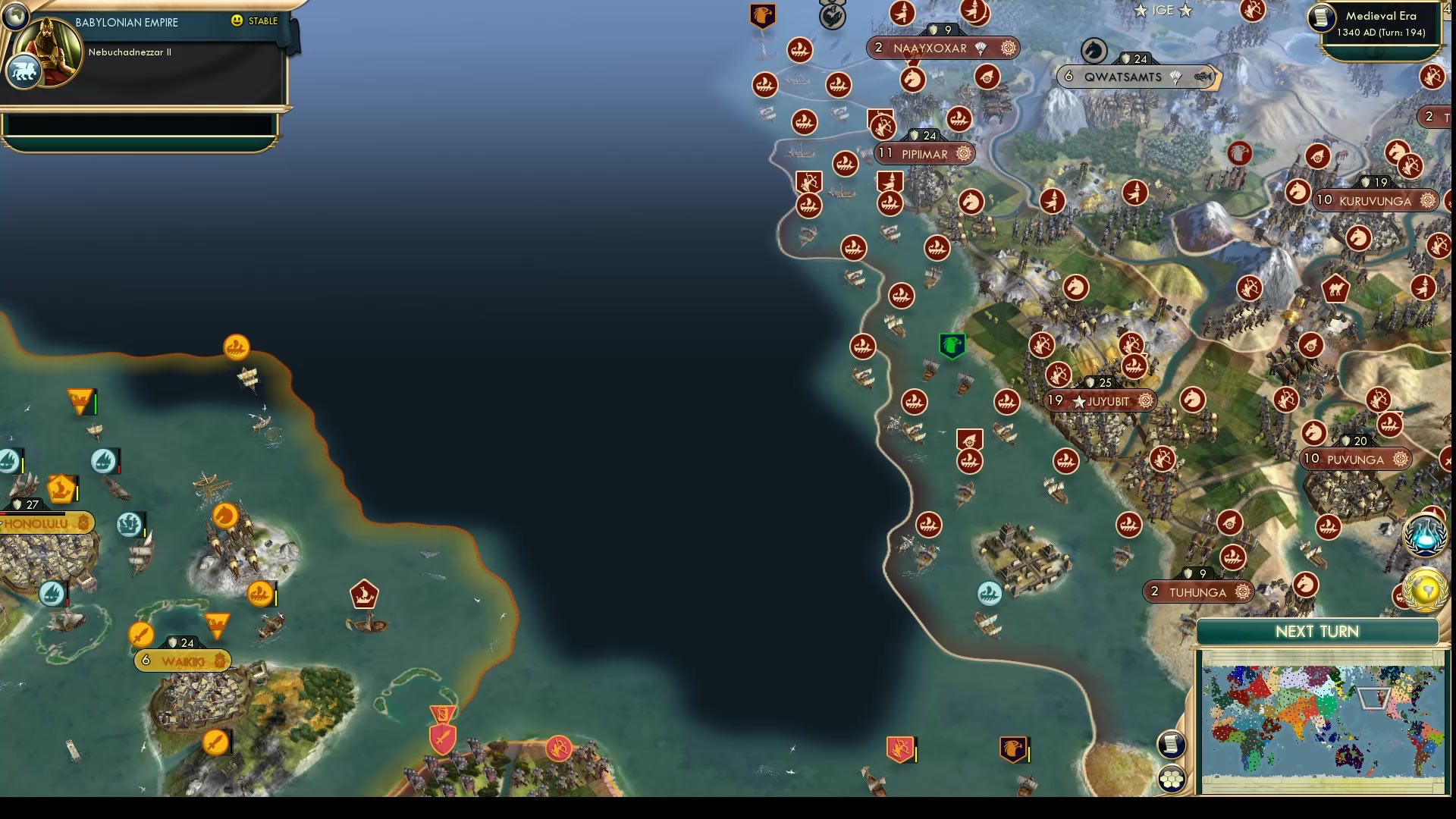Click the Babylonian winged lion civilization icon

coord(24,70)
